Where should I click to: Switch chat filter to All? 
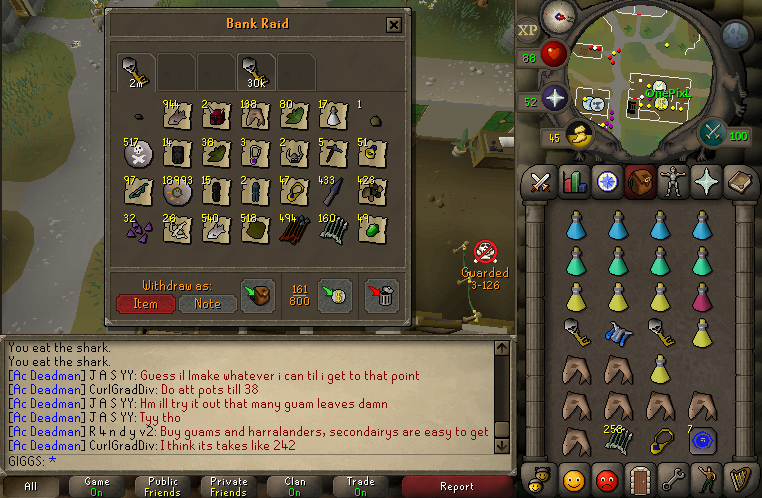coord(30,486)
